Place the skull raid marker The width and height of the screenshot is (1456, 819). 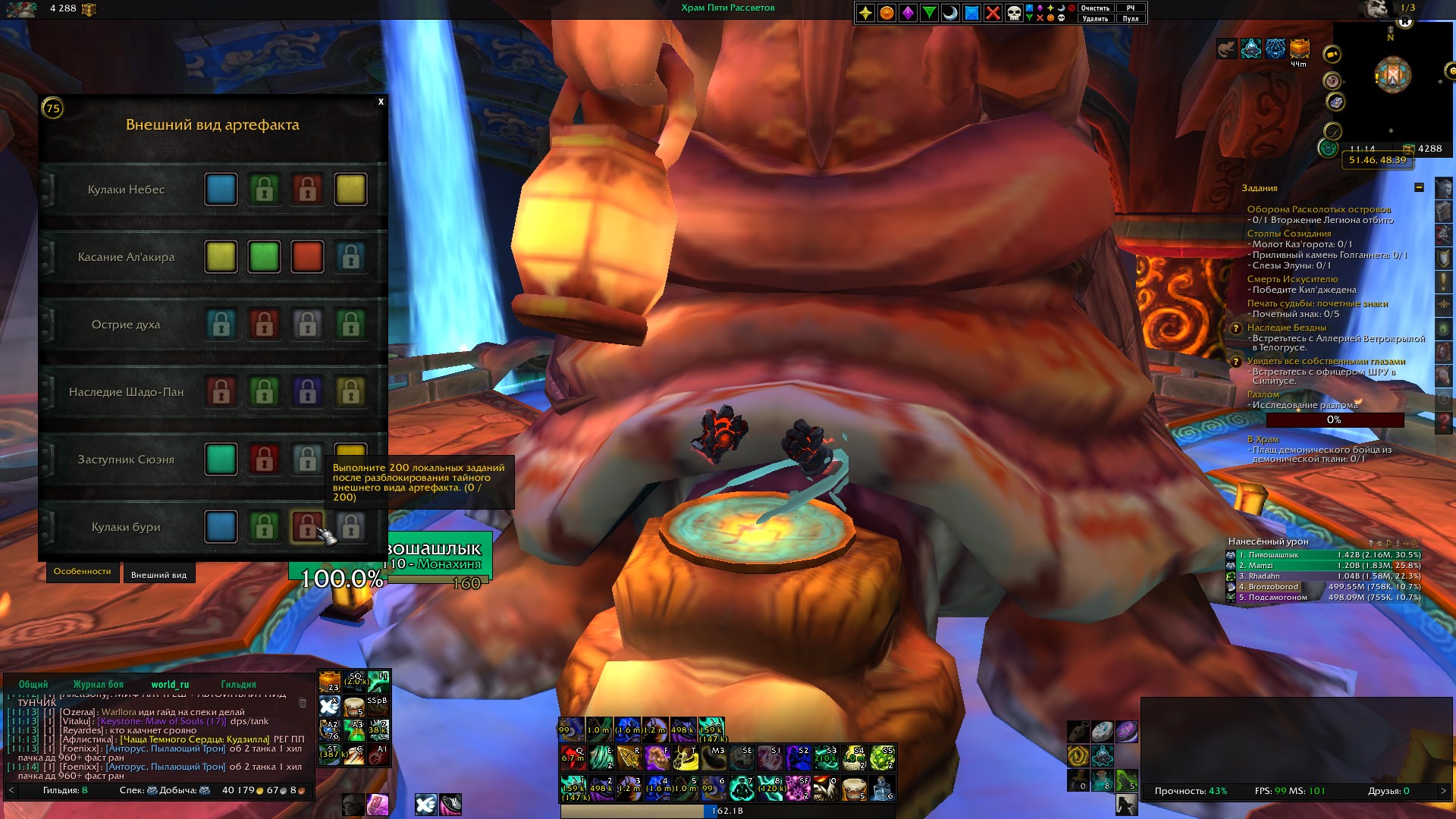tap(1014, 13)
